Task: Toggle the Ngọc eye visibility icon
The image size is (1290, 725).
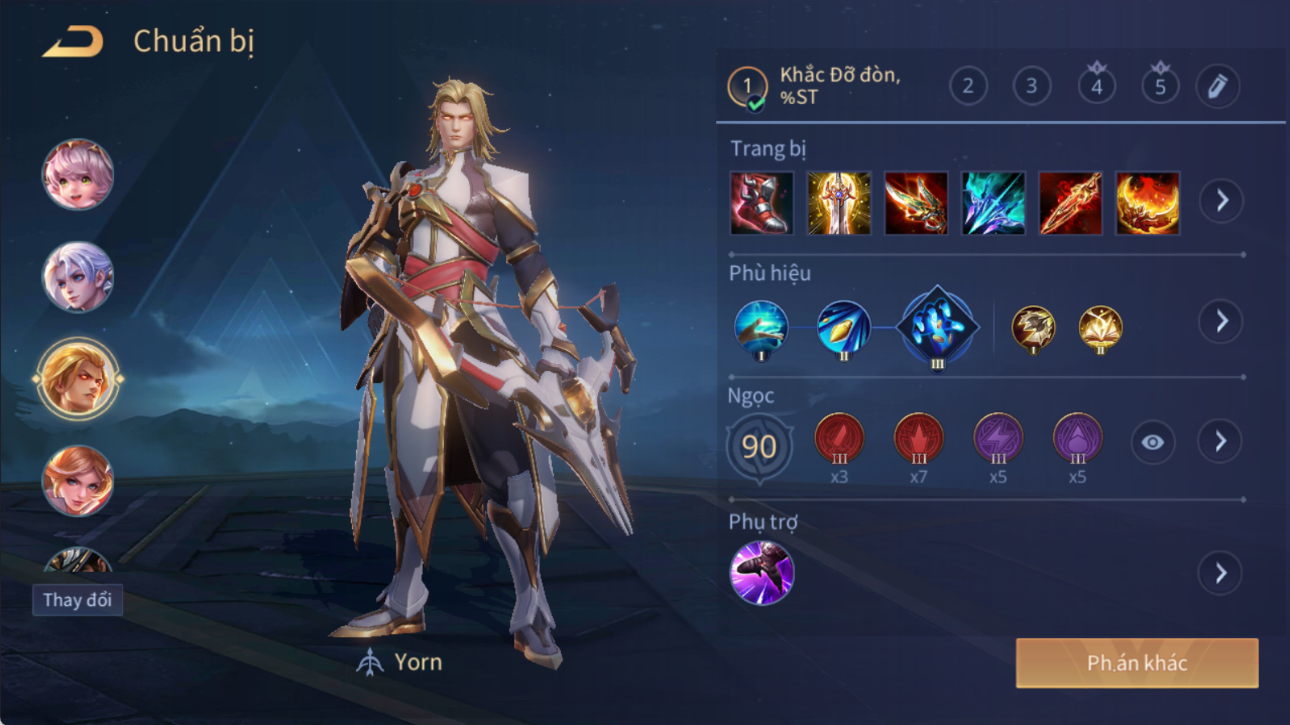Action: 1152,442
